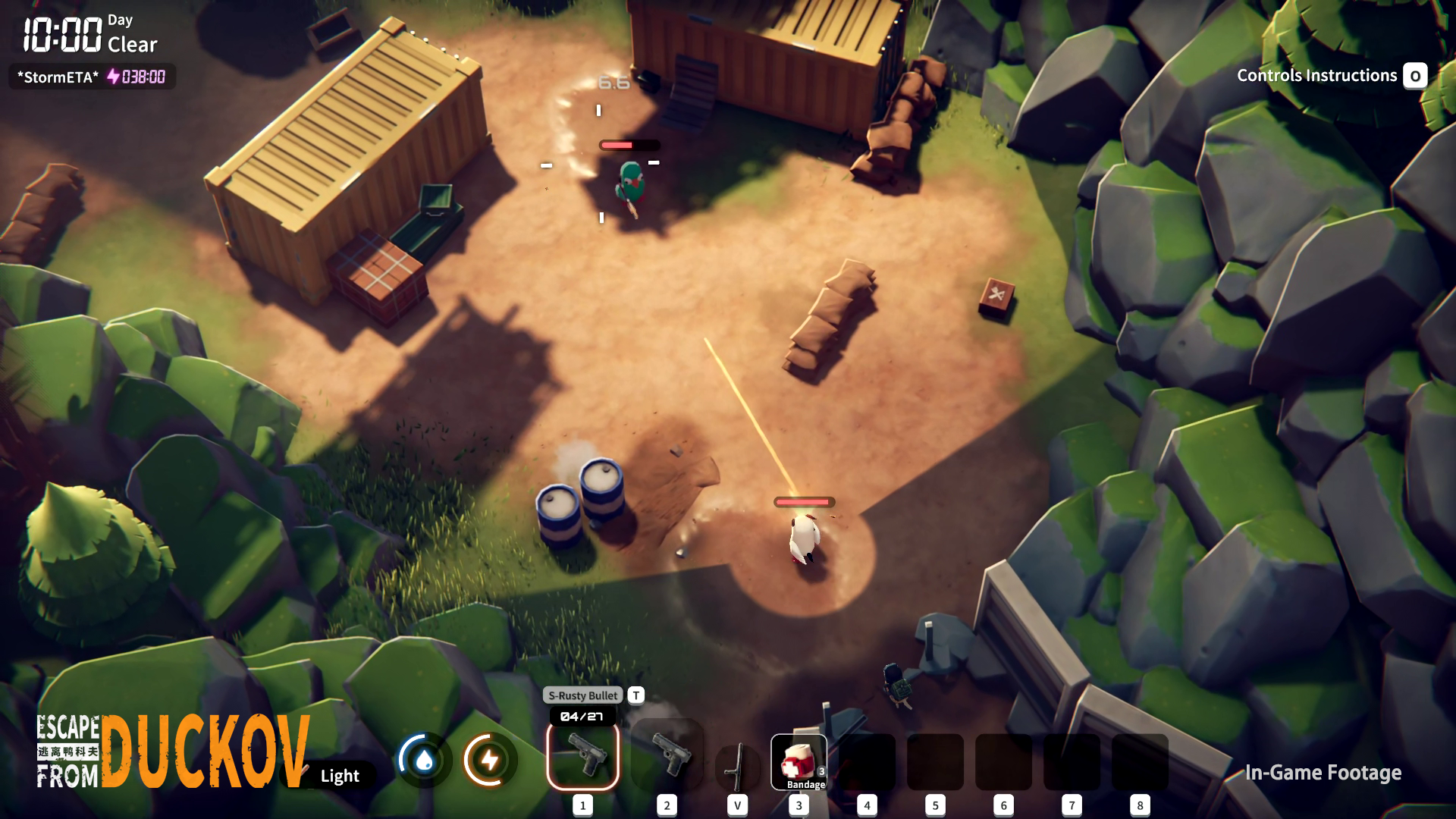Toggle Controls Instructions with the O badge
1456x819 pixels.
[1415, 76]
